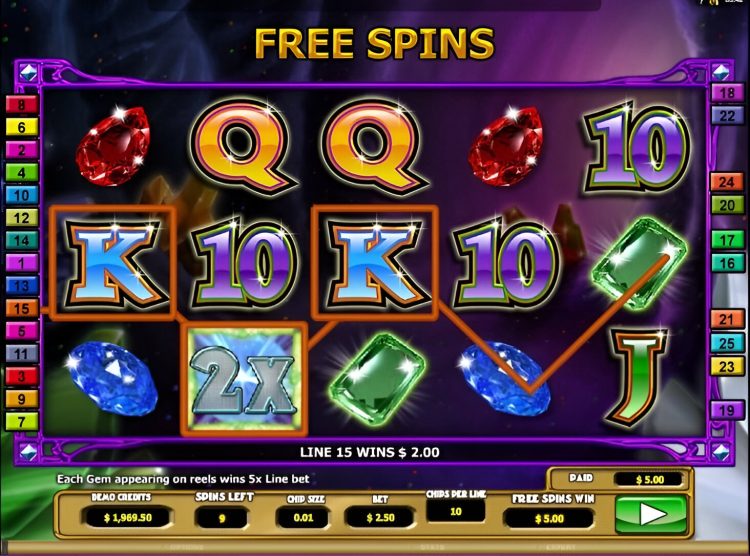Show payline 22

coord(724,116)
